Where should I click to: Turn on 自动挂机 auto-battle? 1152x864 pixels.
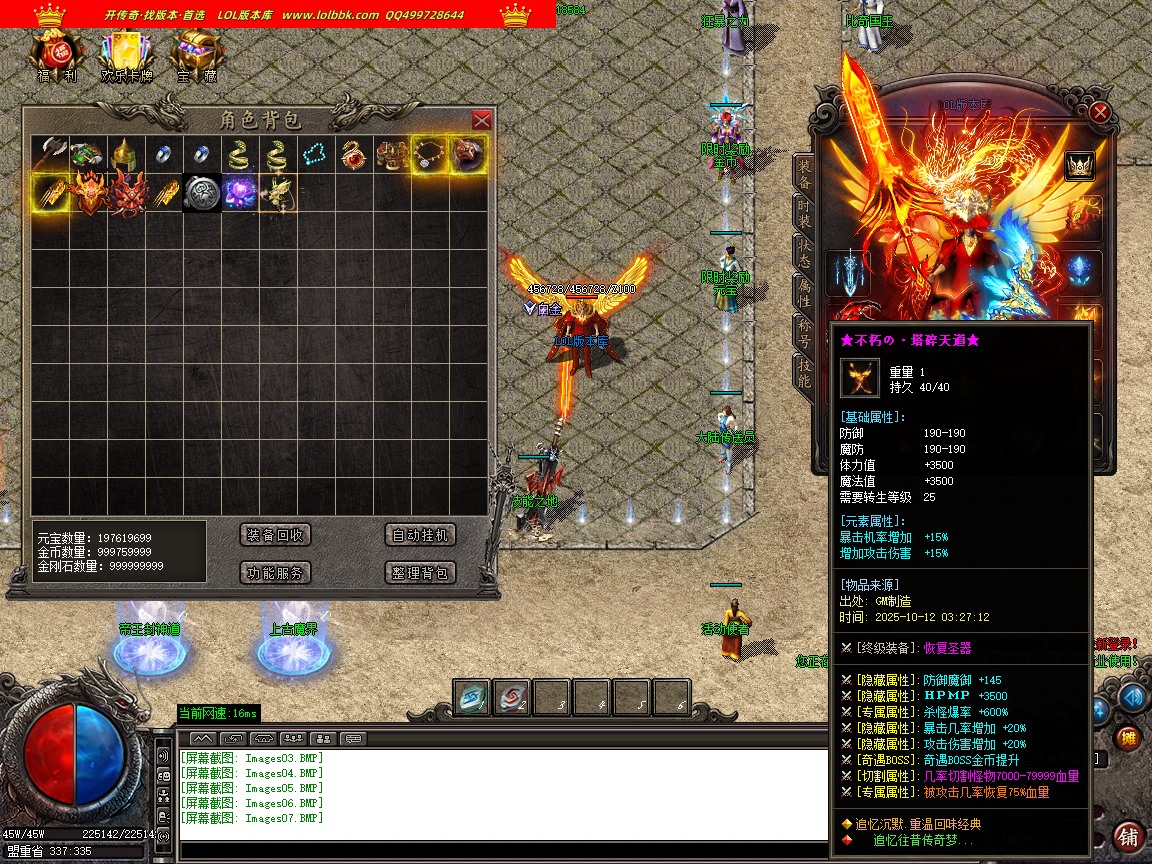(x=420, y=535)
